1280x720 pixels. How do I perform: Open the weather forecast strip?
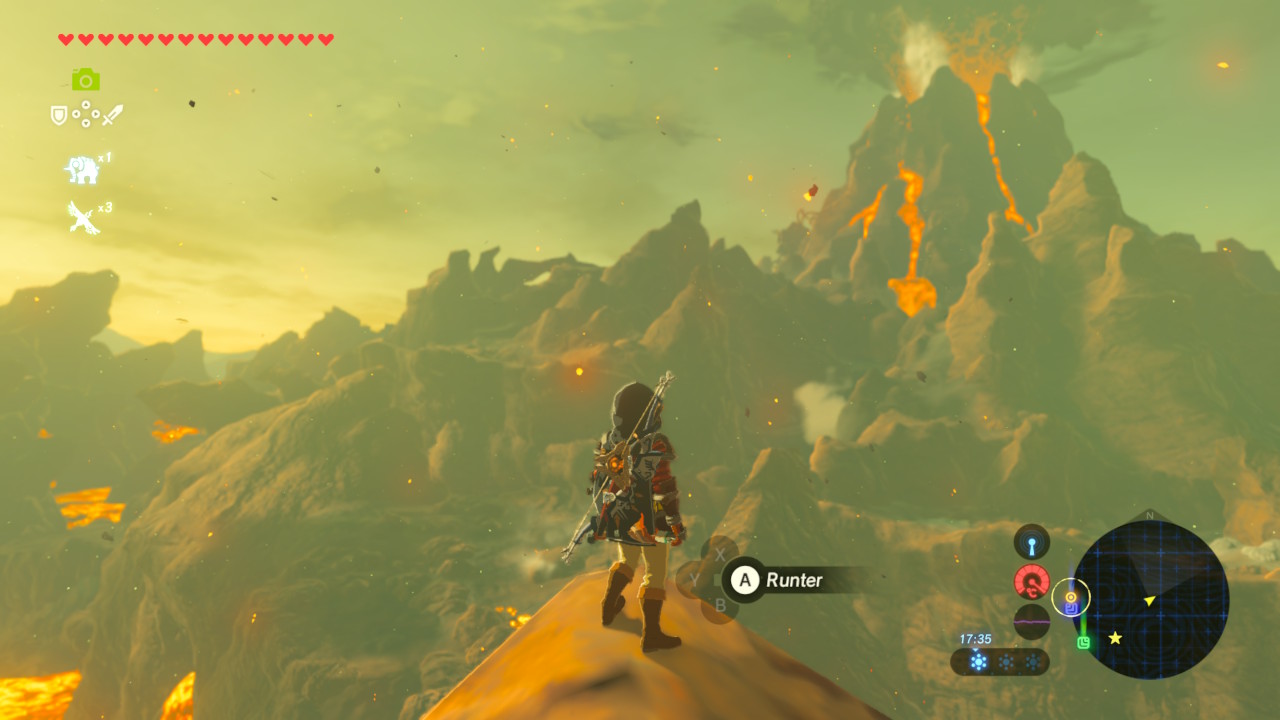[999, 661]
